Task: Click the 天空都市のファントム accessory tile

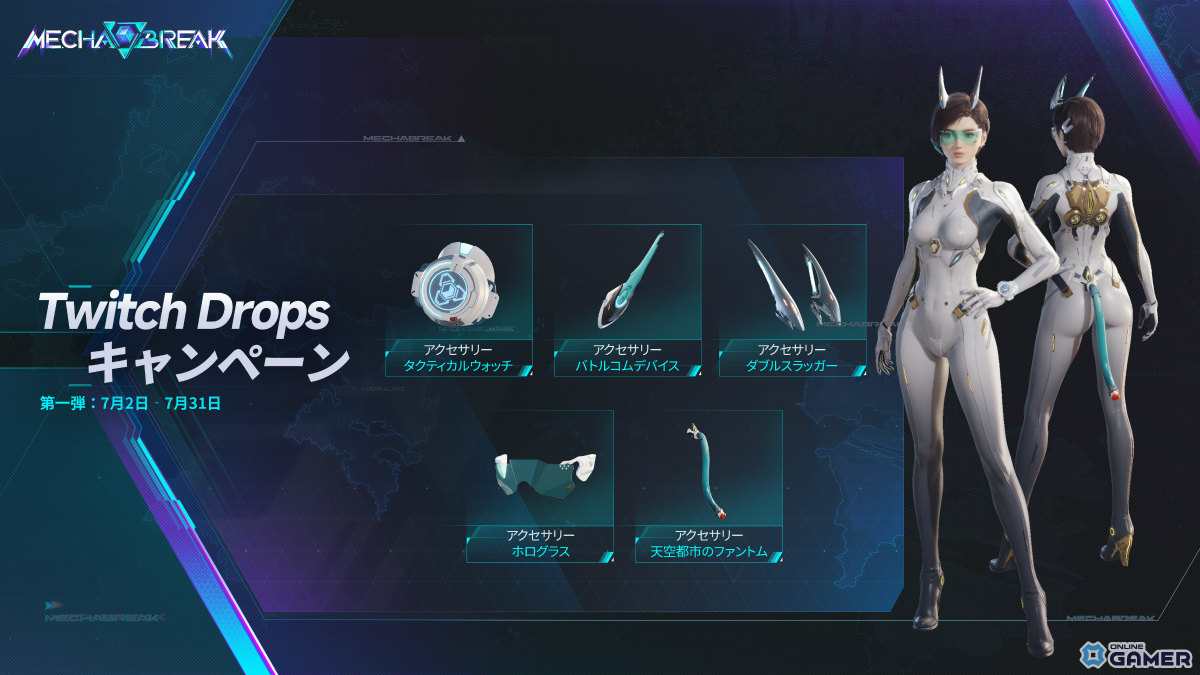Action: tap(708, 486)
